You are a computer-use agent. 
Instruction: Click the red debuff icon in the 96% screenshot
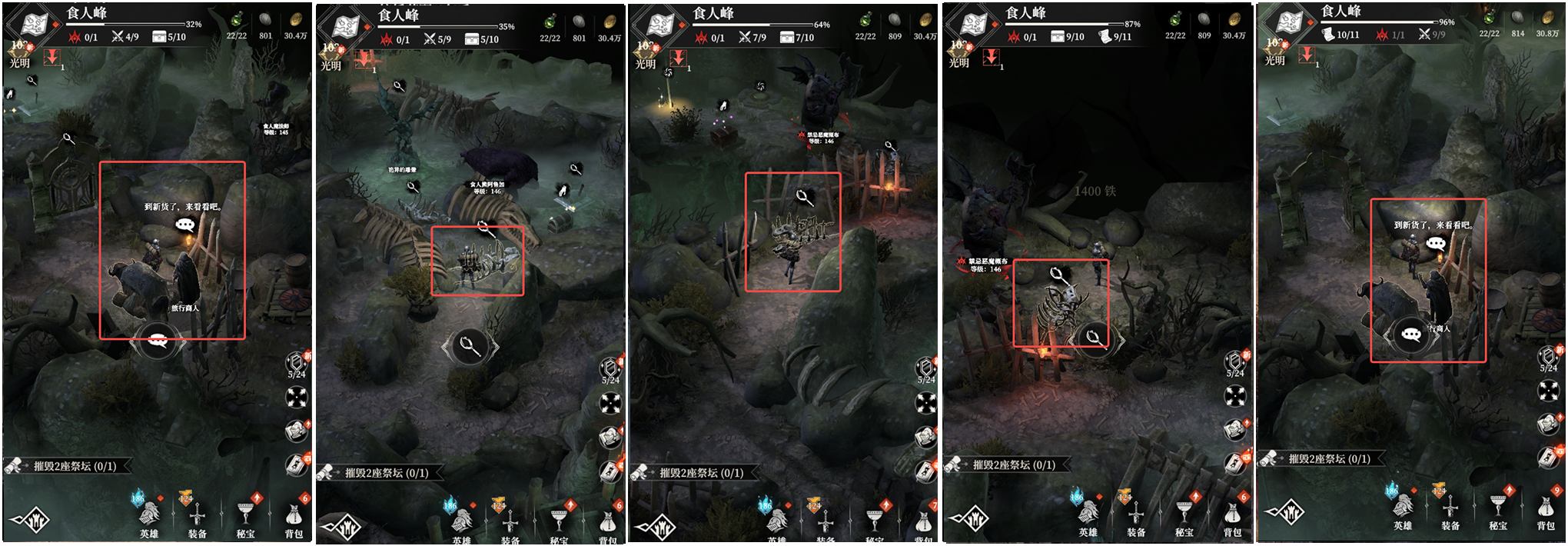(1307, 55)
